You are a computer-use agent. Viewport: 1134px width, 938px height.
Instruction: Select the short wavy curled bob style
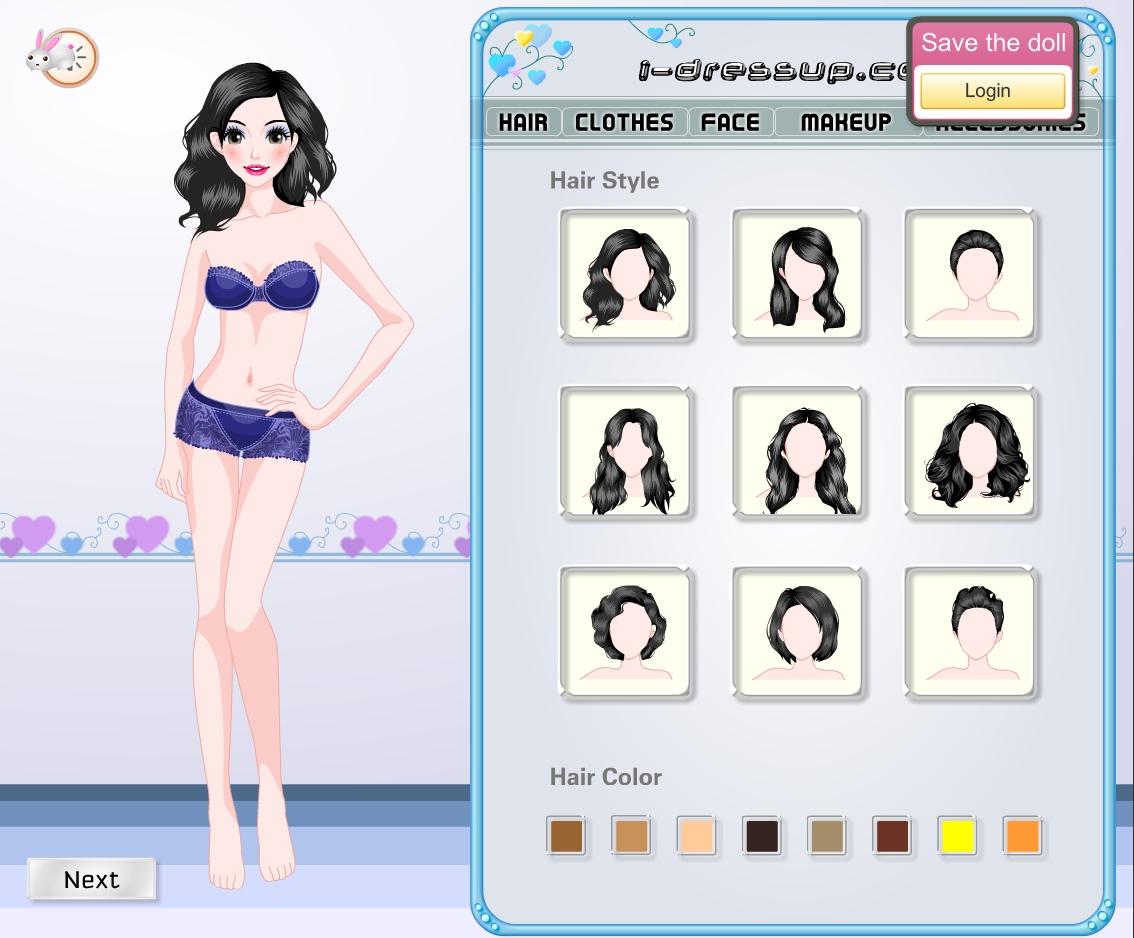point(624,632)
